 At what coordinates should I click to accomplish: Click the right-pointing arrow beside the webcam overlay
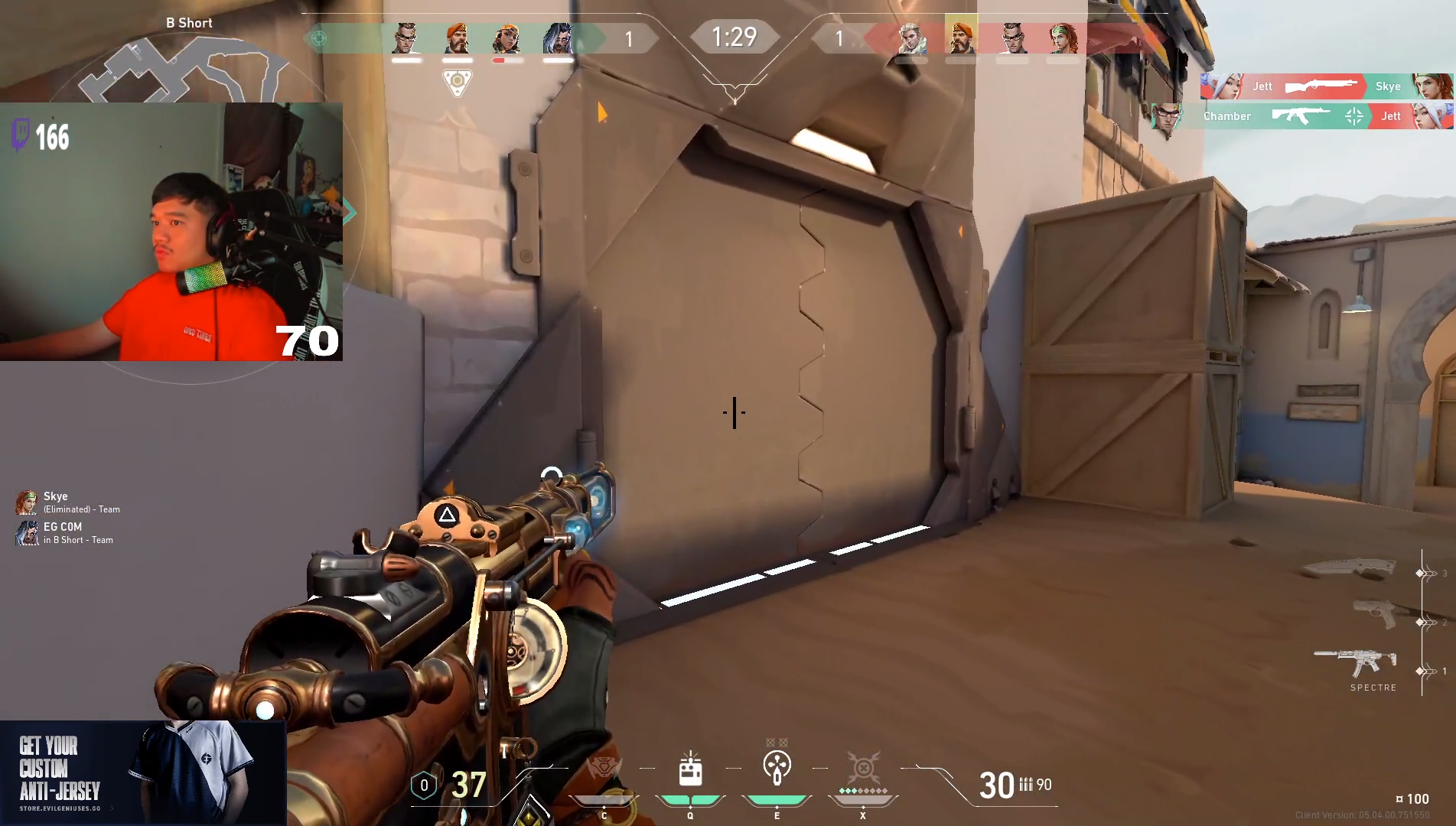[x=350, y=212]
